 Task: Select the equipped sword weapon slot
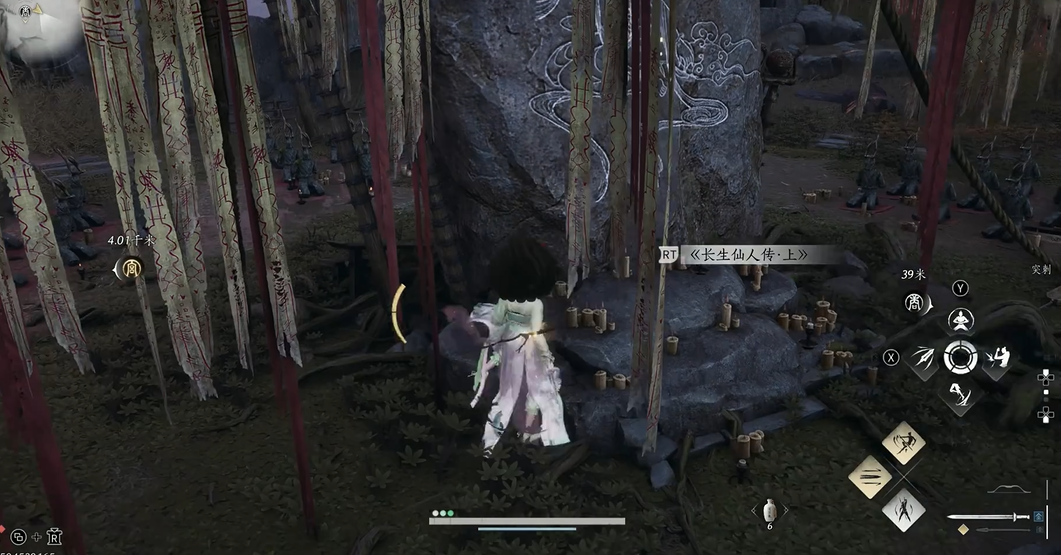tap(988, 517)
